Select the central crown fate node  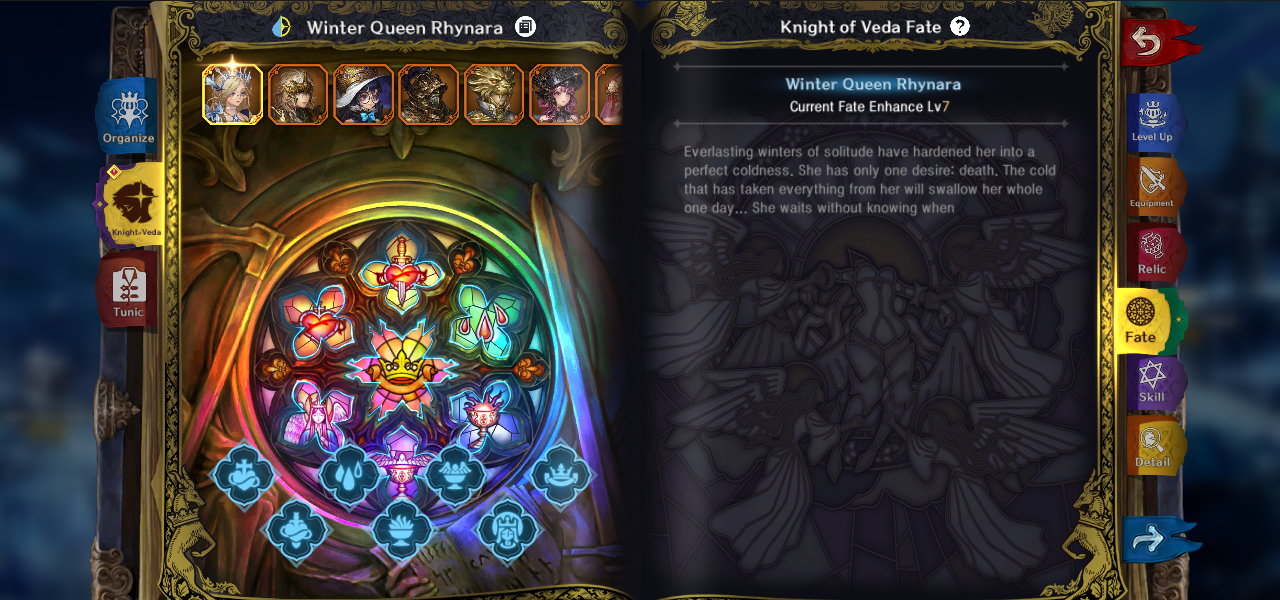click(x=401, y=369)
